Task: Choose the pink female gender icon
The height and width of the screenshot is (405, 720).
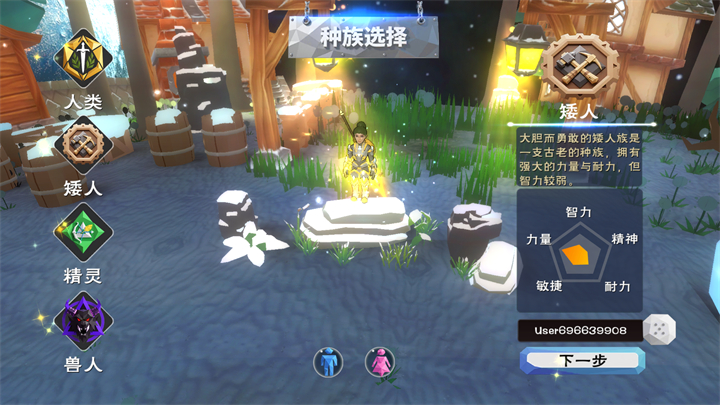Action: pos(380,361)
